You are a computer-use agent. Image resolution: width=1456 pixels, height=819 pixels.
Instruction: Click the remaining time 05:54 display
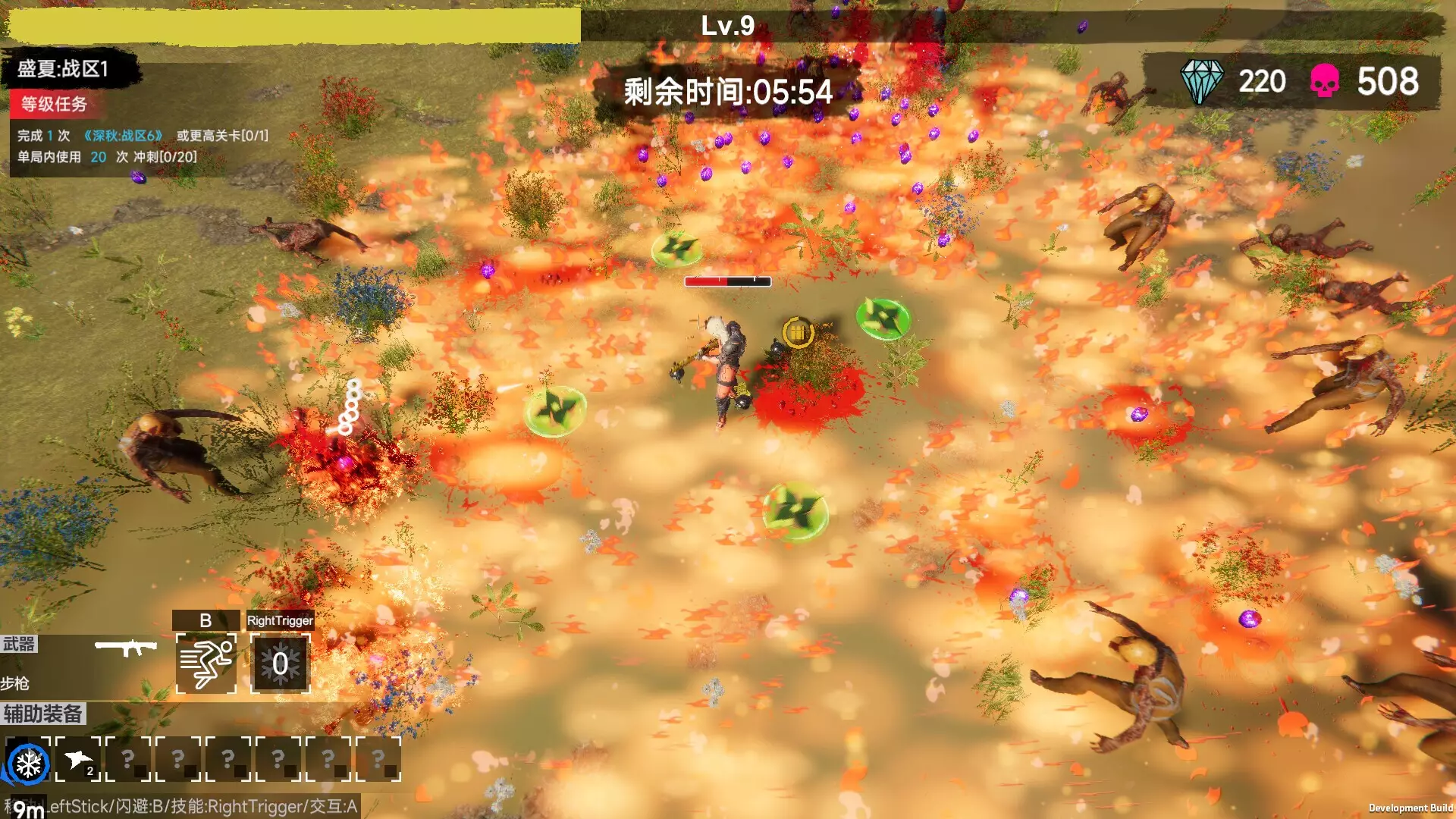pyautogui.click(x=726, y=92)
